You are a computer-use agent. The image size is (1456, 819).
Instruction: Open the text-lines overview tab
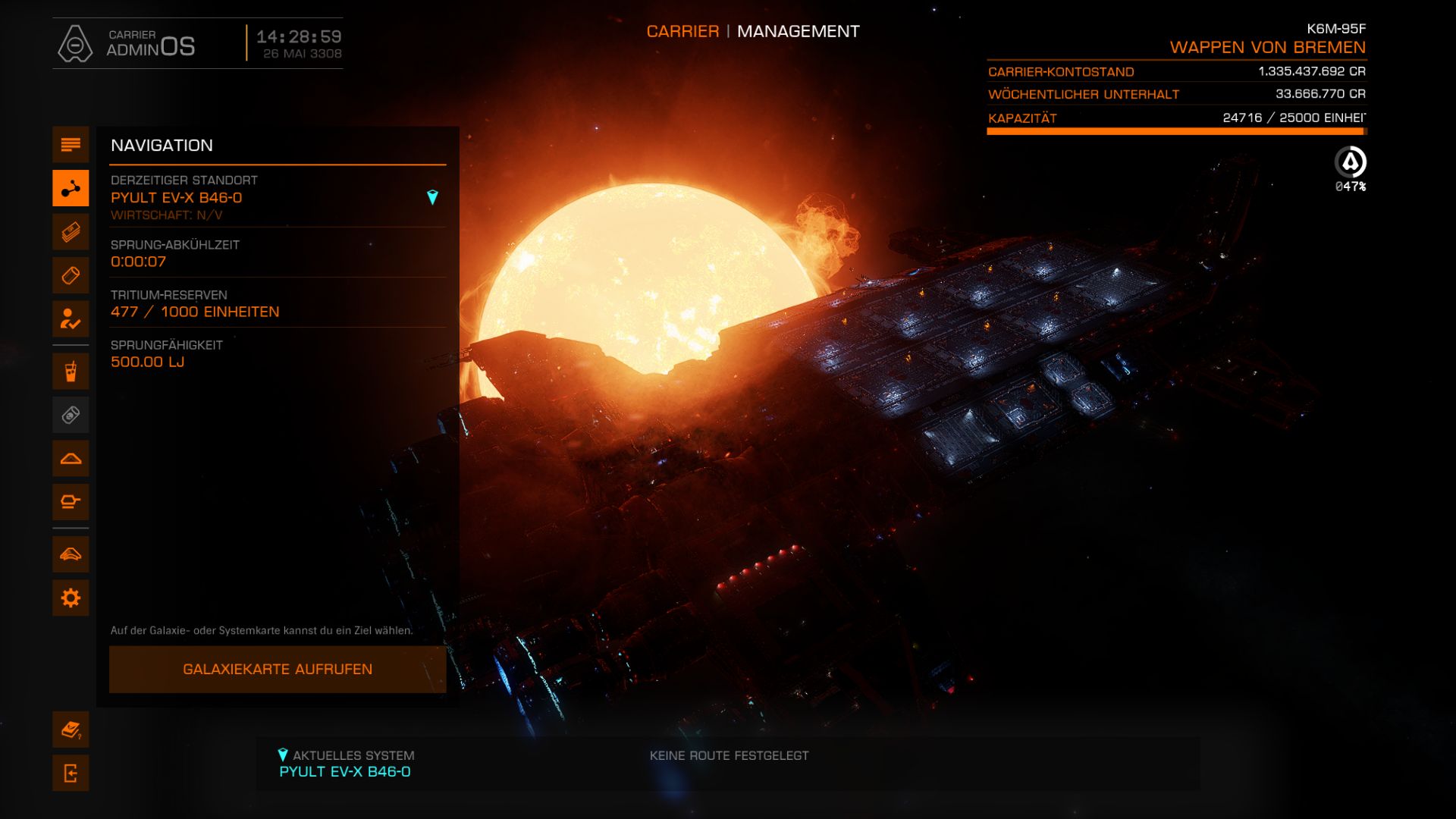click(x=71, y=145)
